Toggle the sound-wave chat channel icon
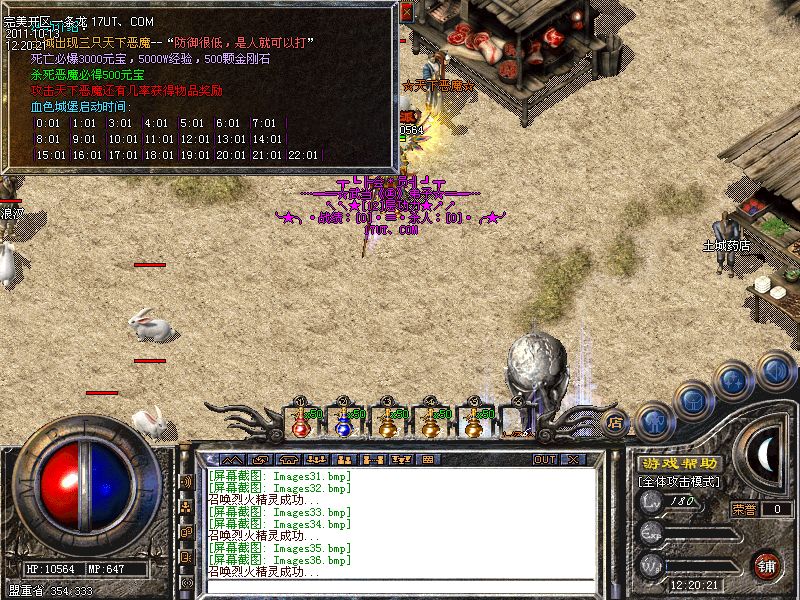The width and height of the screenshot is (800, 600). [x=186, y=481]
